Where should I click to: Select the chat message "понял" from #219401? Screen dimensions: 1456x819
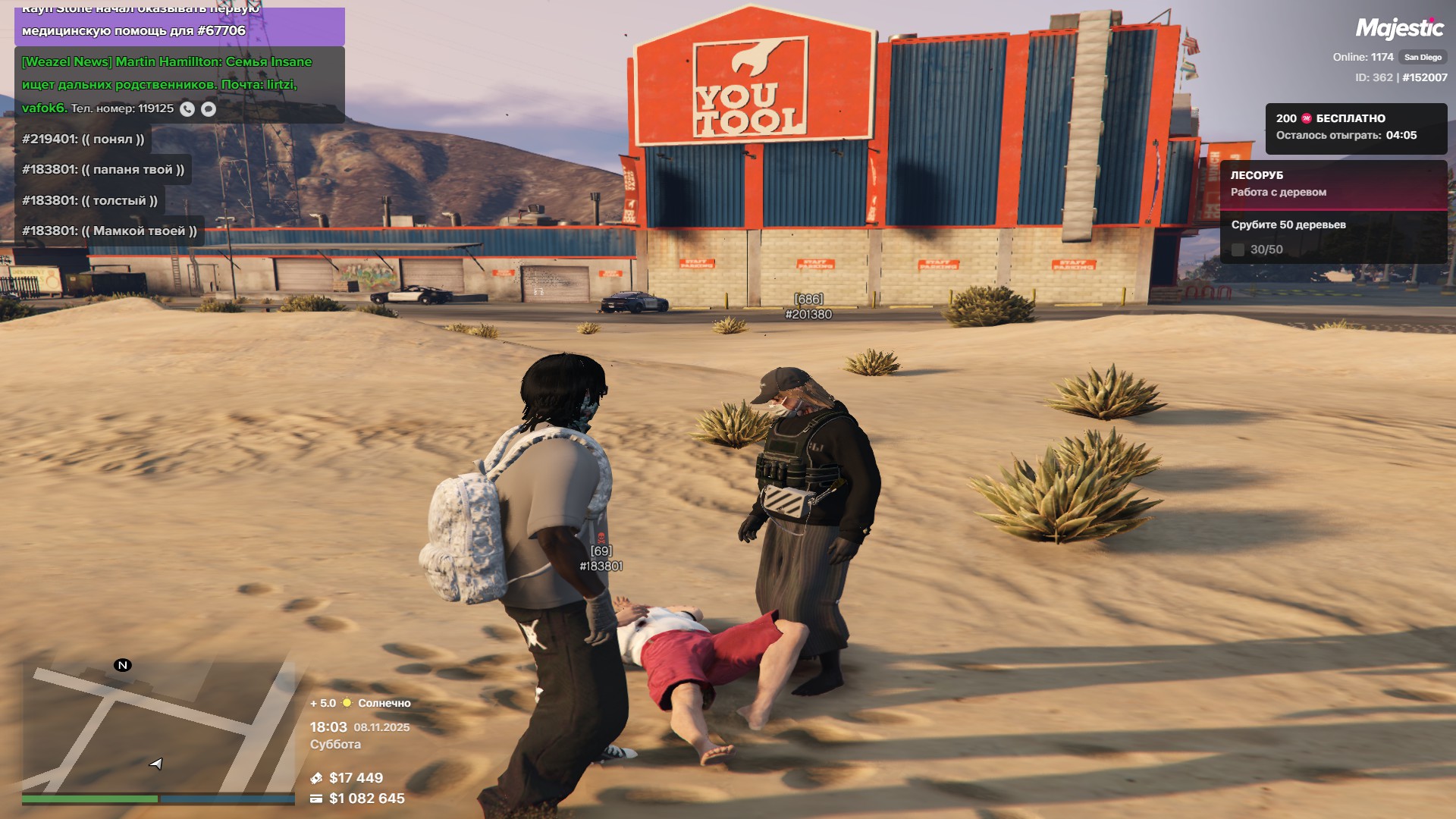tap(83, 140)
